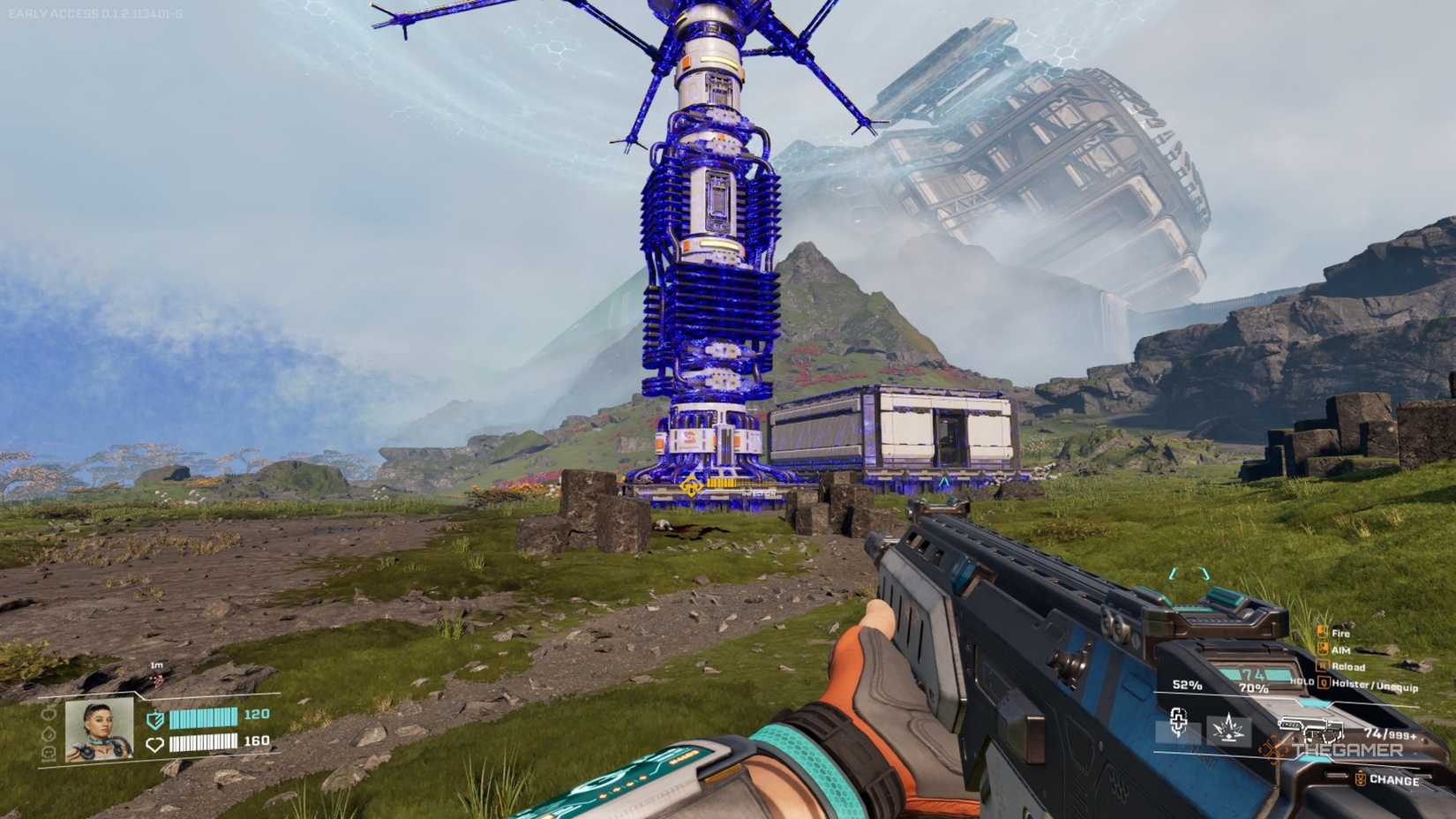1456x819 pixels.
Task: Select the Reload keybind prompt
Action: [1322, 667]
